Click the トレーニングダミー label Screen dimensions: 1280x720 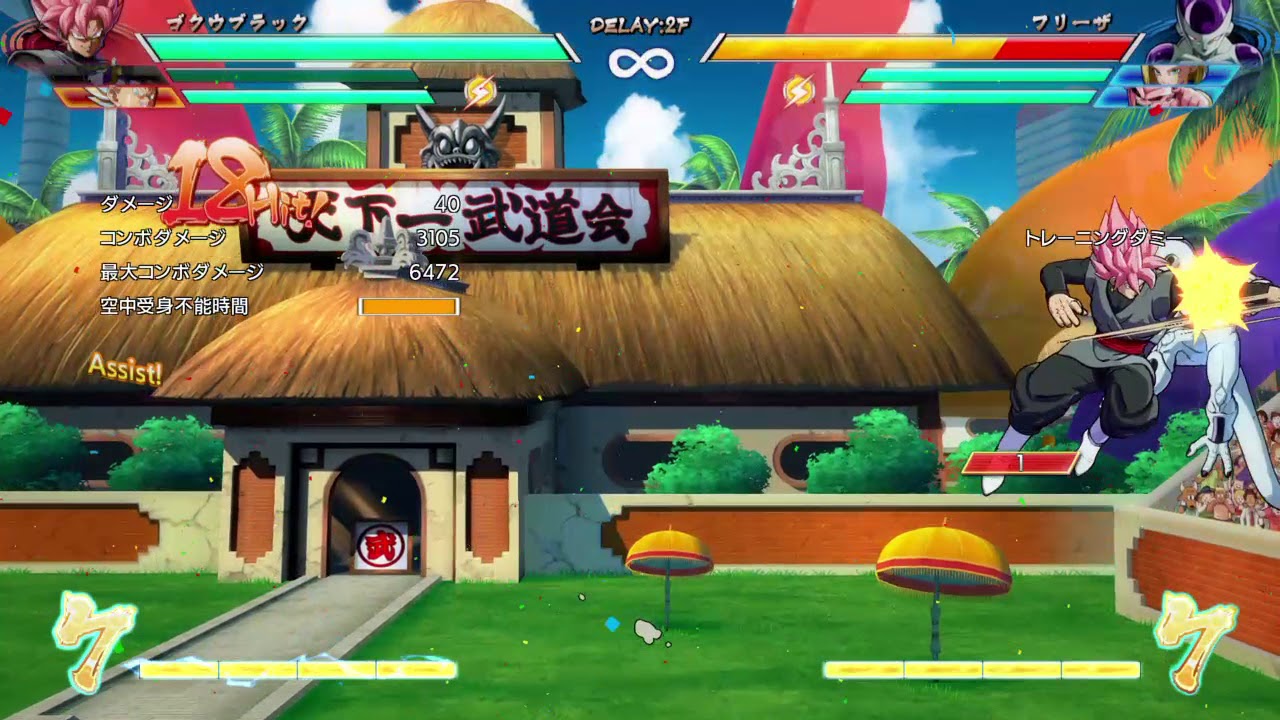[x=1103, y=237]
